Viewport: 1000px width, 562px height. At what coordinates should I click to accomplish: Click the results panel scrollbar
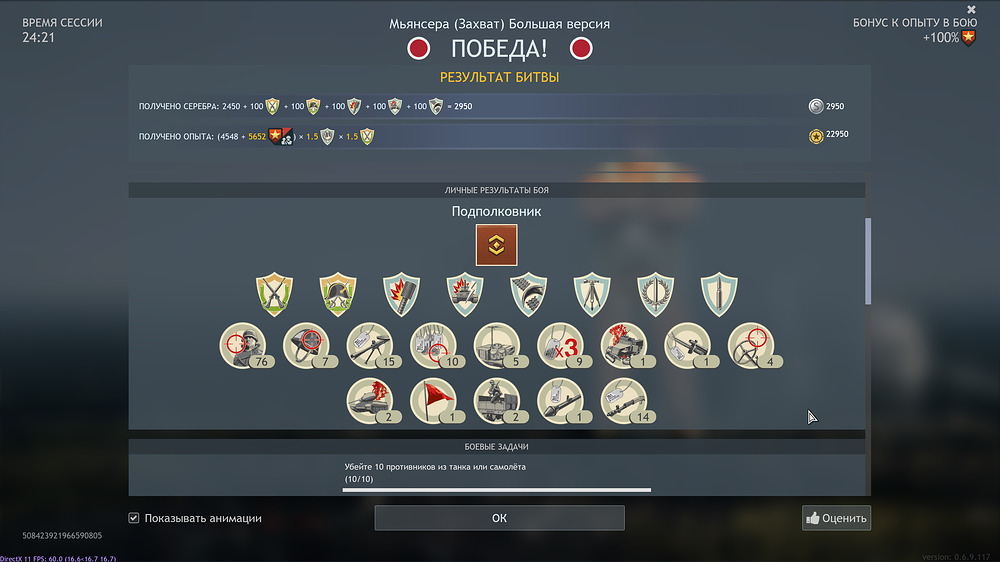(x=867, y=260)
